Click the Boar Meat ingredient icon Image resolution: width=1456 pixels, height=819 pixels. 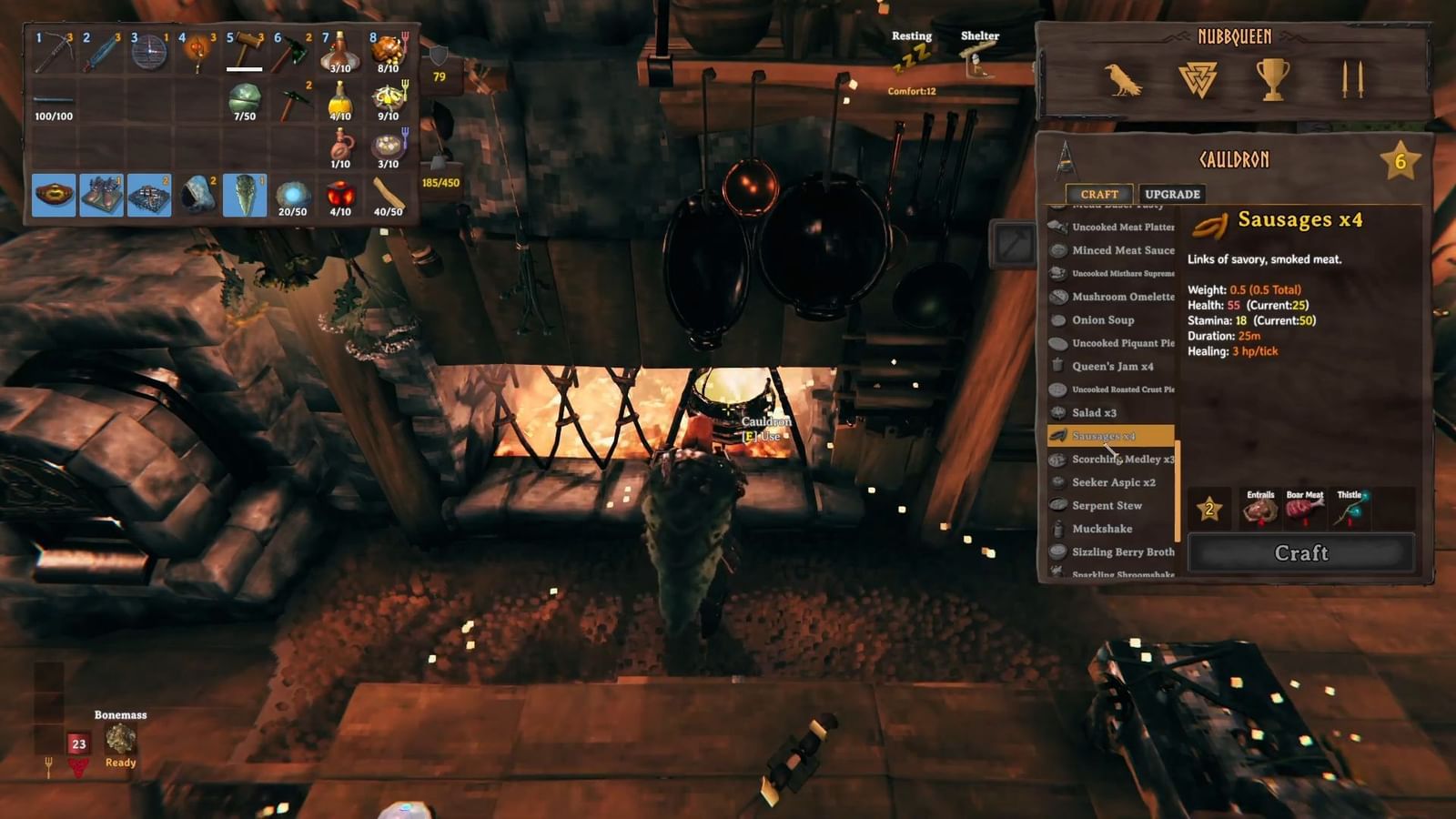pos(1308,510)
